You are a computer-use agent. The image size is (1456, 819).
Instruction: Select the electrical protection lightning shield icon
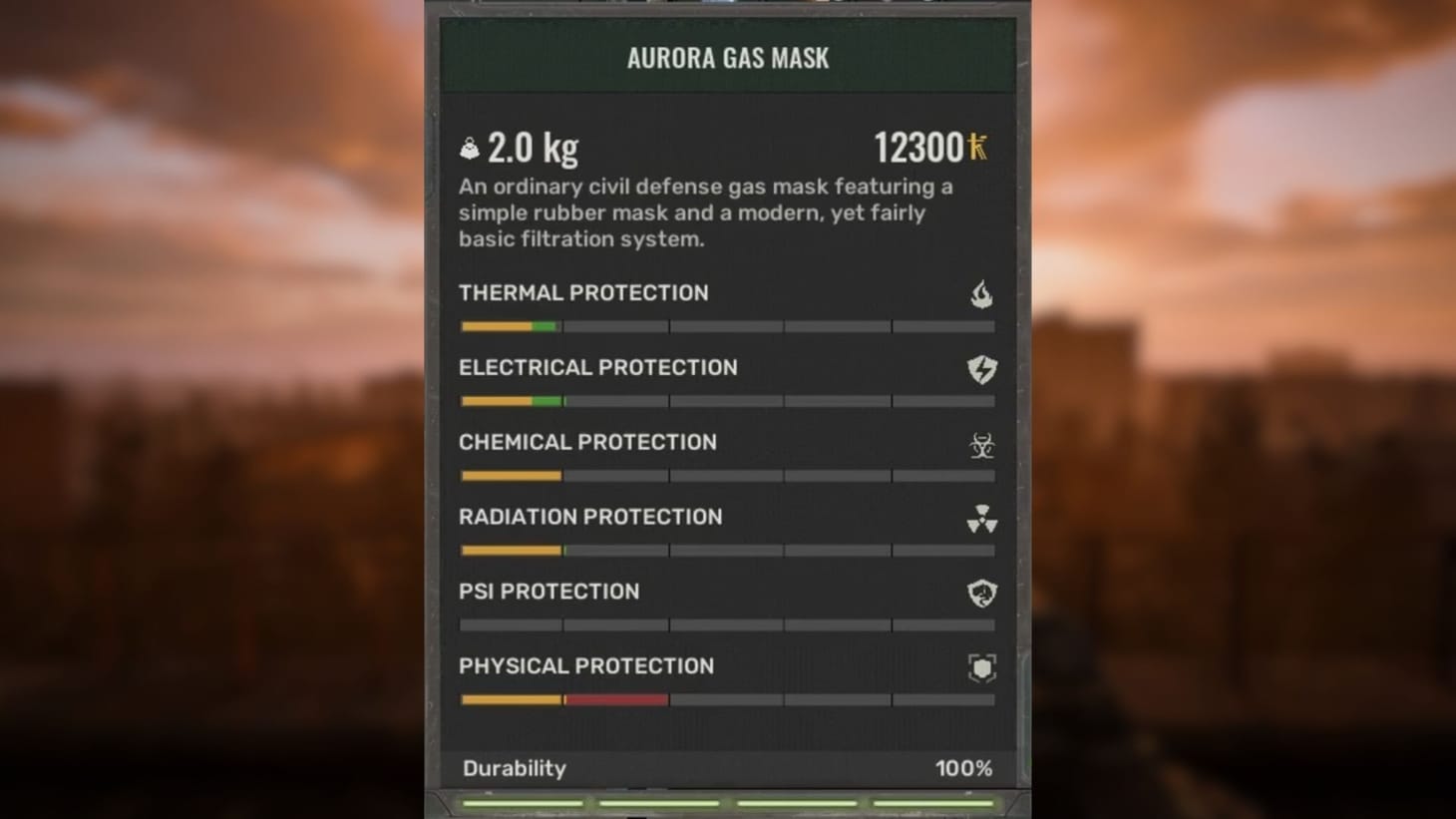tap(981, 368)
